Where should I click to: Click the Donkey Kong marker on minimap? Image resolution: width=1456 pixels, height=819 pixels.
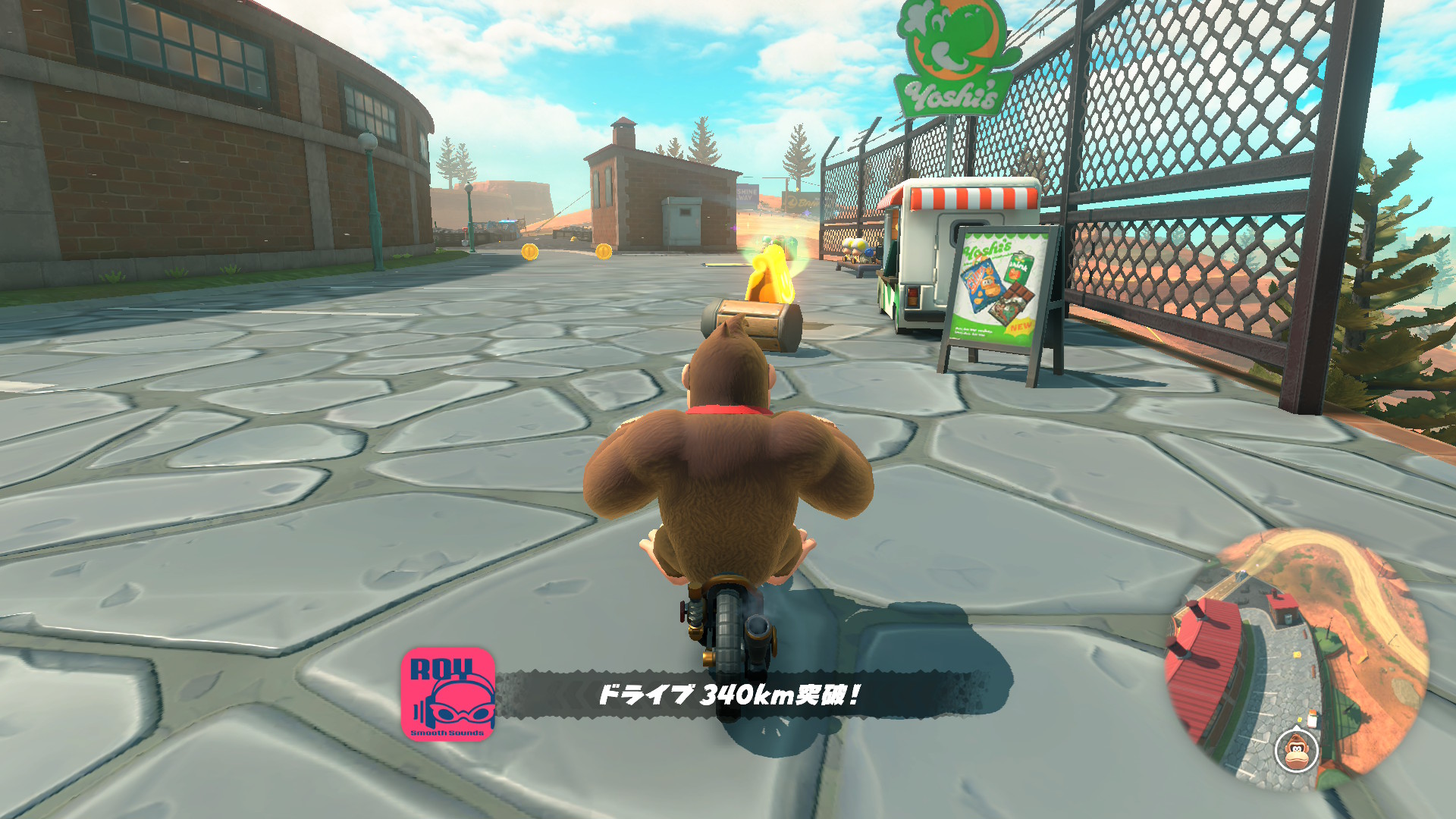click(1297, 750)
